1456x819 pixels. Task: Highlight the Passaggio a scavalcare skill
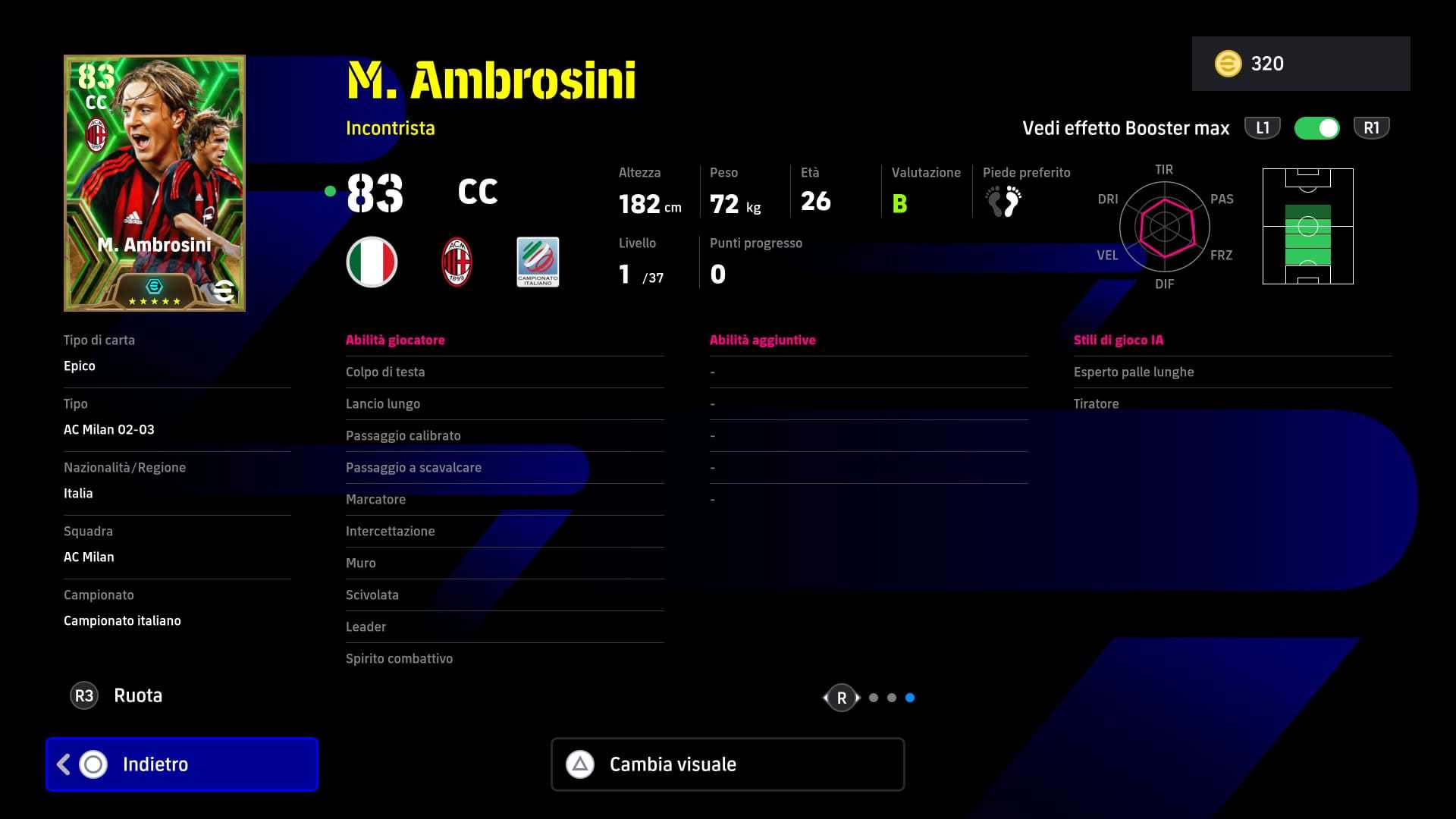click(x=504, y=468)
